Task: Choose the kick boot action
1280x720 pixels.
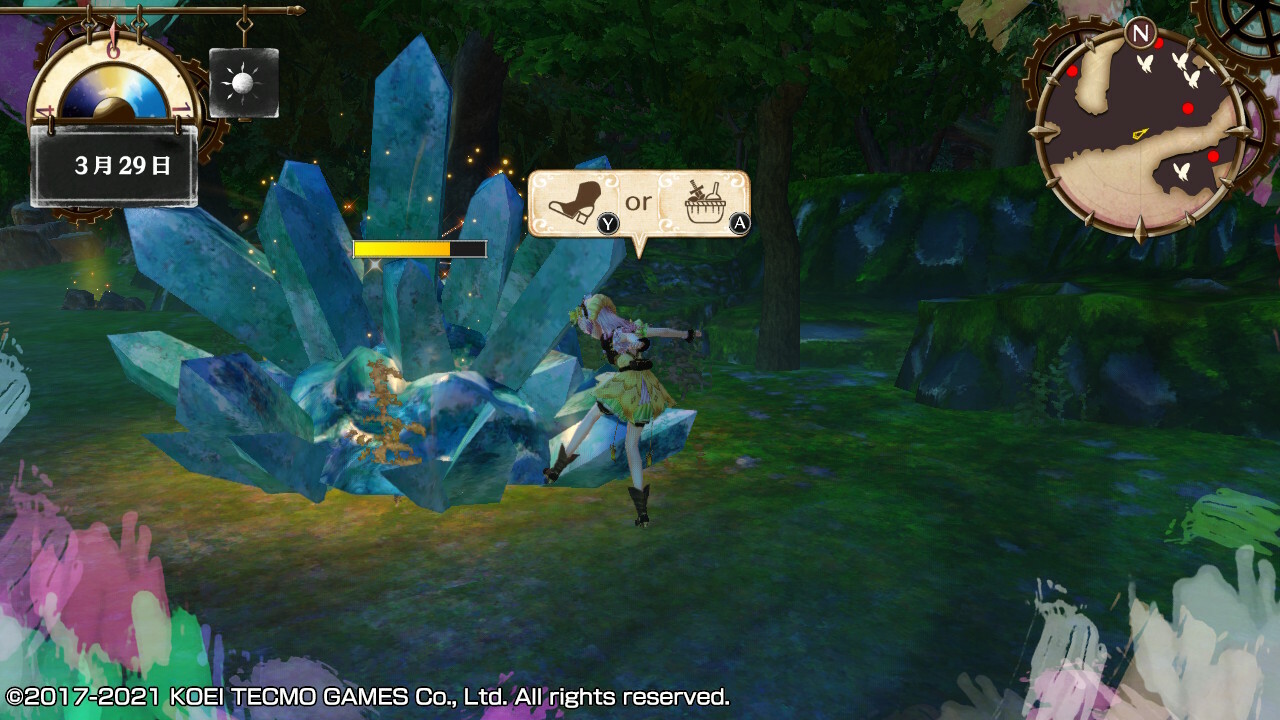Action: (577, 203)
